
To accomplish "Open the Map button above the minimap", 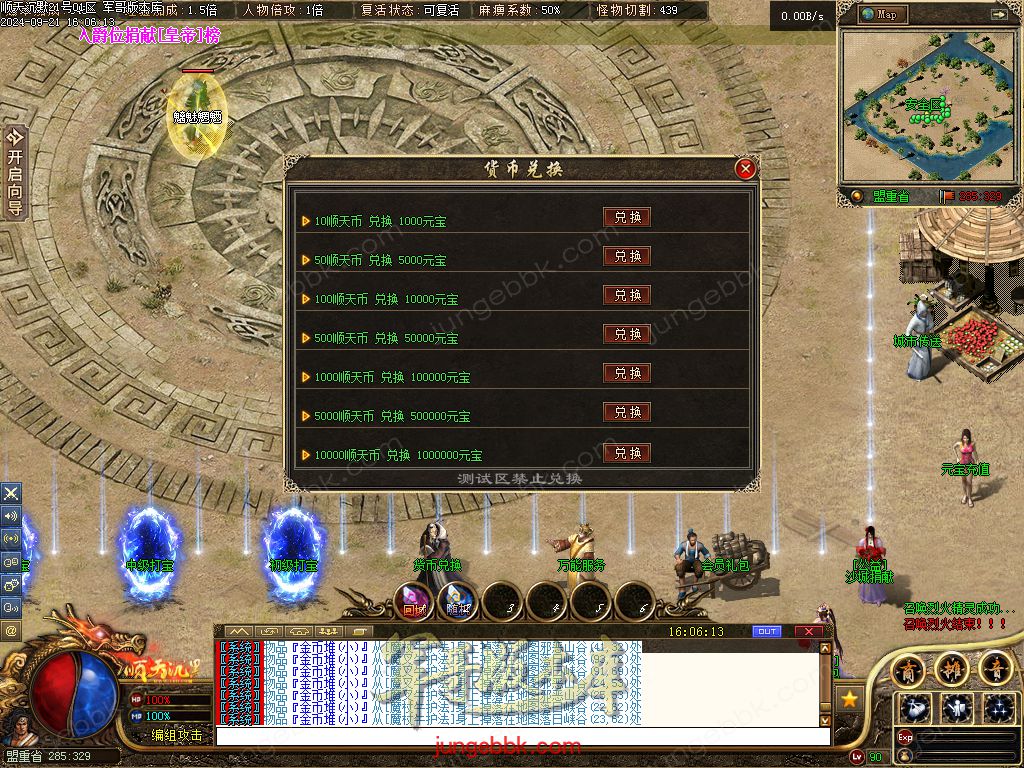I will (x=878, y=15).
